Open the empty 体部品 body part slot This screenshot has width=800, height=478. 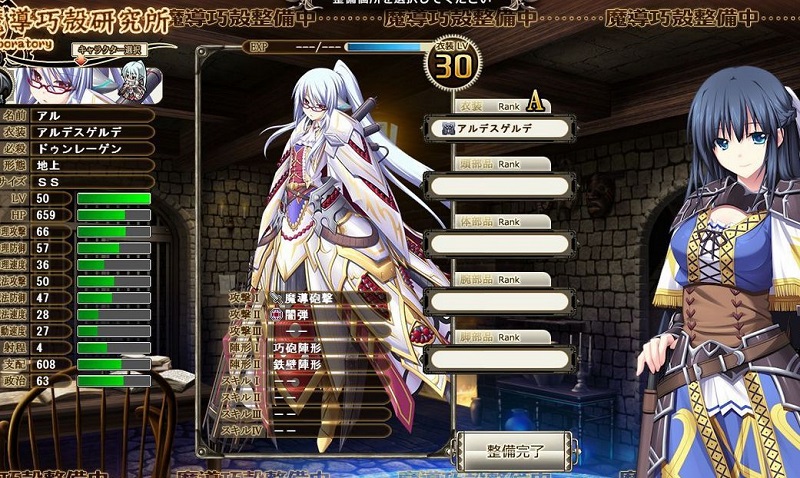[499, 243]
